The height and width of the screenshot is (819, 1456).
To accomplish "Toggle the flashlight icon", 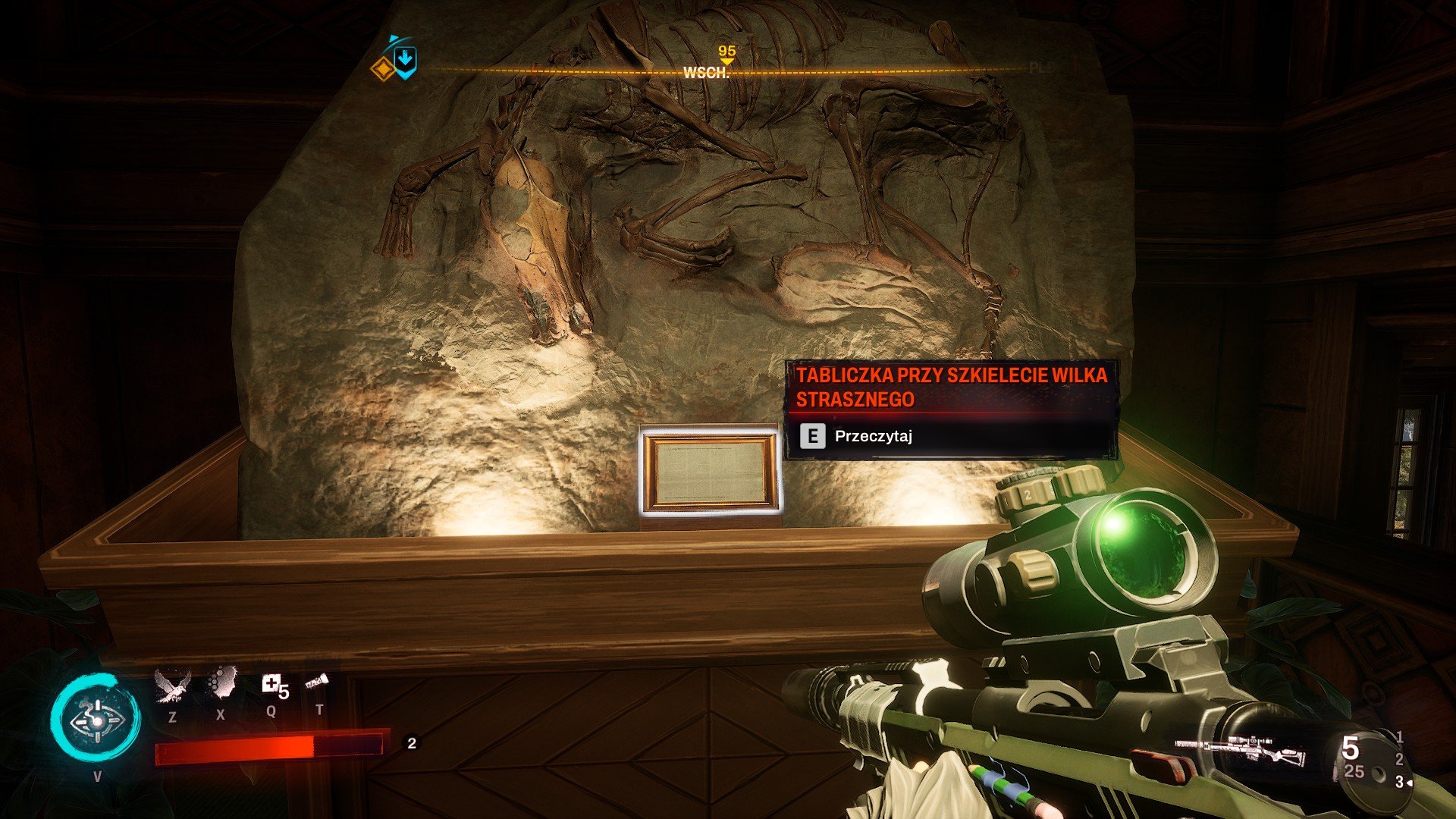I will [317, 684].
